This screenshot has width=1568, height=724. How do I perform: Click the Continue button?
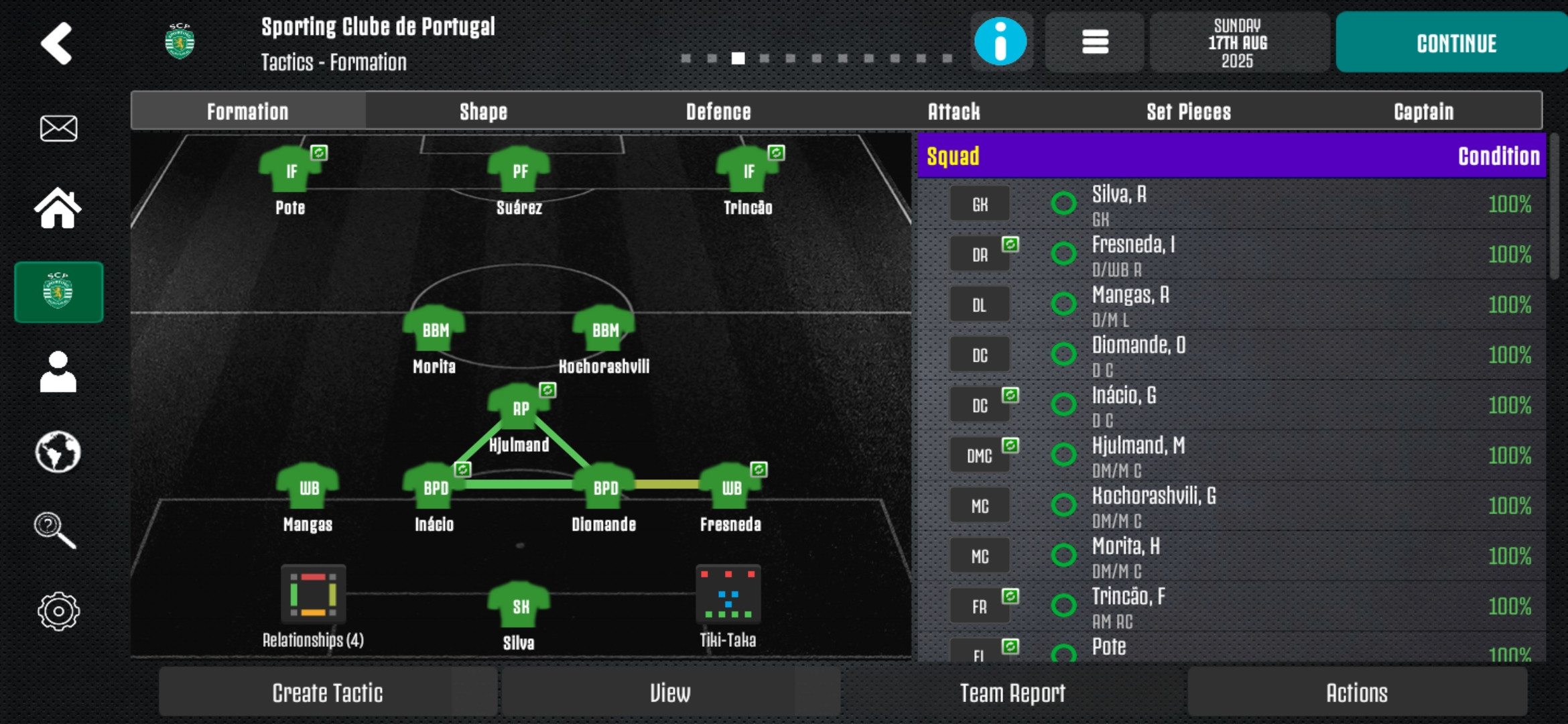(1455, 43)
